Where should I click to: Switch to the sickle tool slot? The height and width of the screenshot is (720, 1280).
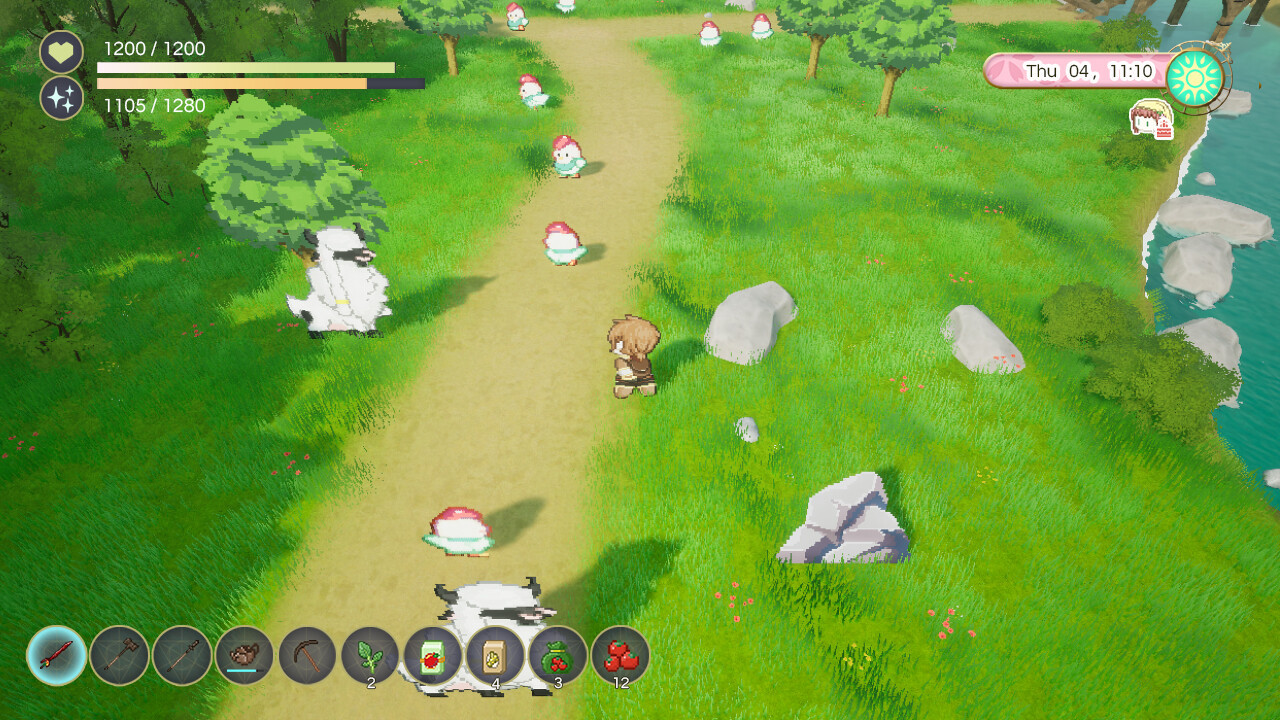click(308, 655)
